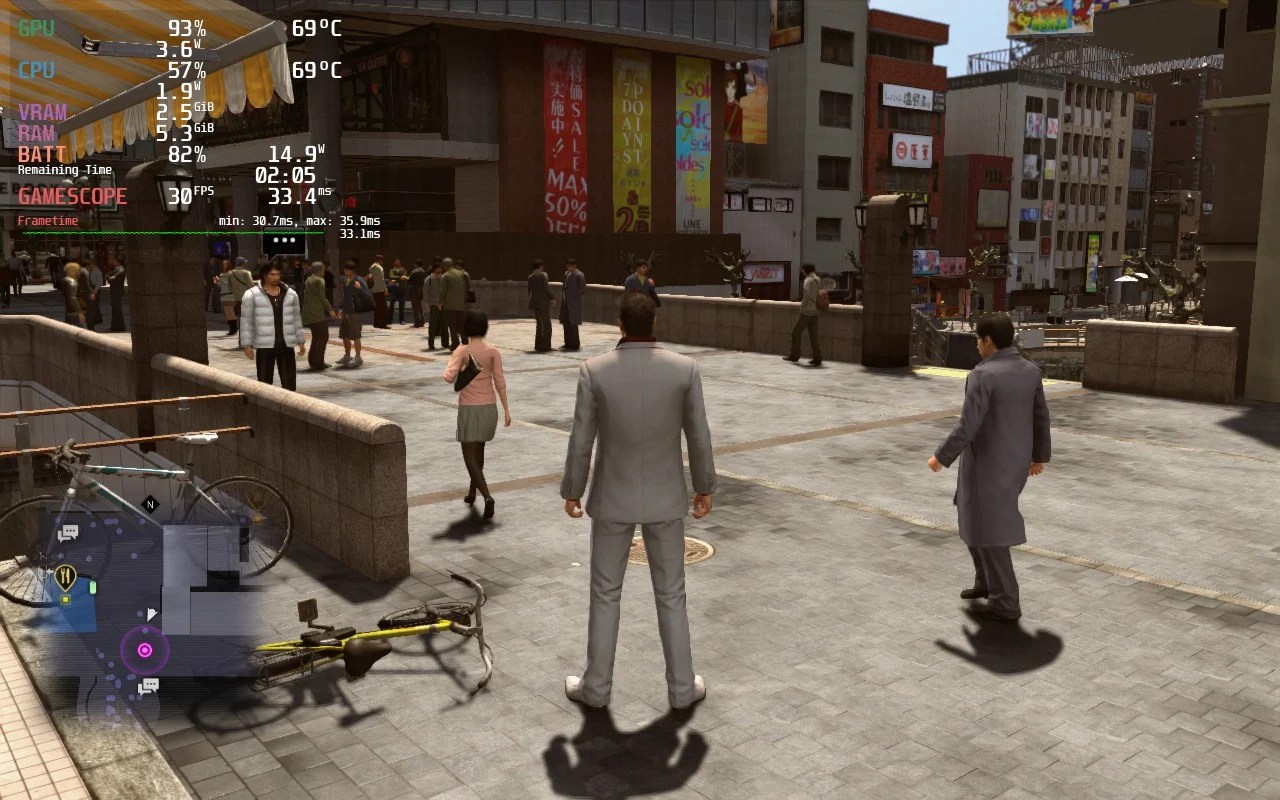Open the upper-left speech bubble icon on the minimap

[68, 533]
